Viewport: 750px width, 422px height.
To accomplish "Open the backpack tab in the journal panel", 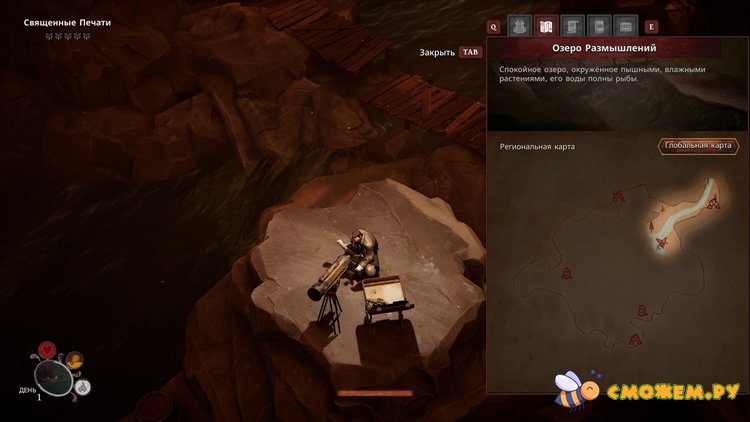I will [x=519, y=26].
